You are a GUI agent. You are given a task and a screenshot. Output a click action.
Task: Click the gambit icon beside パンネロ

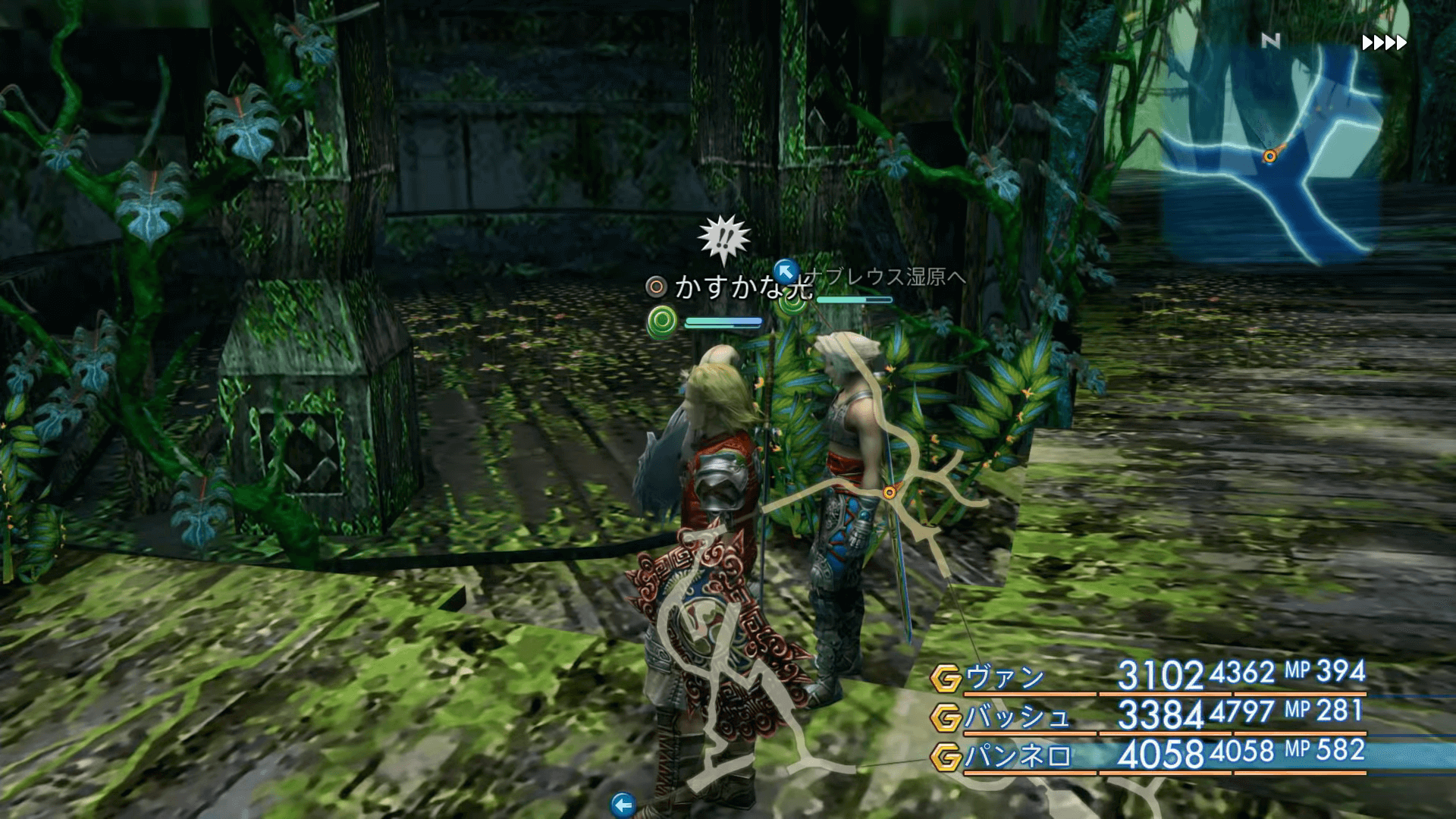pyautogui.click(x=946, y=757)
